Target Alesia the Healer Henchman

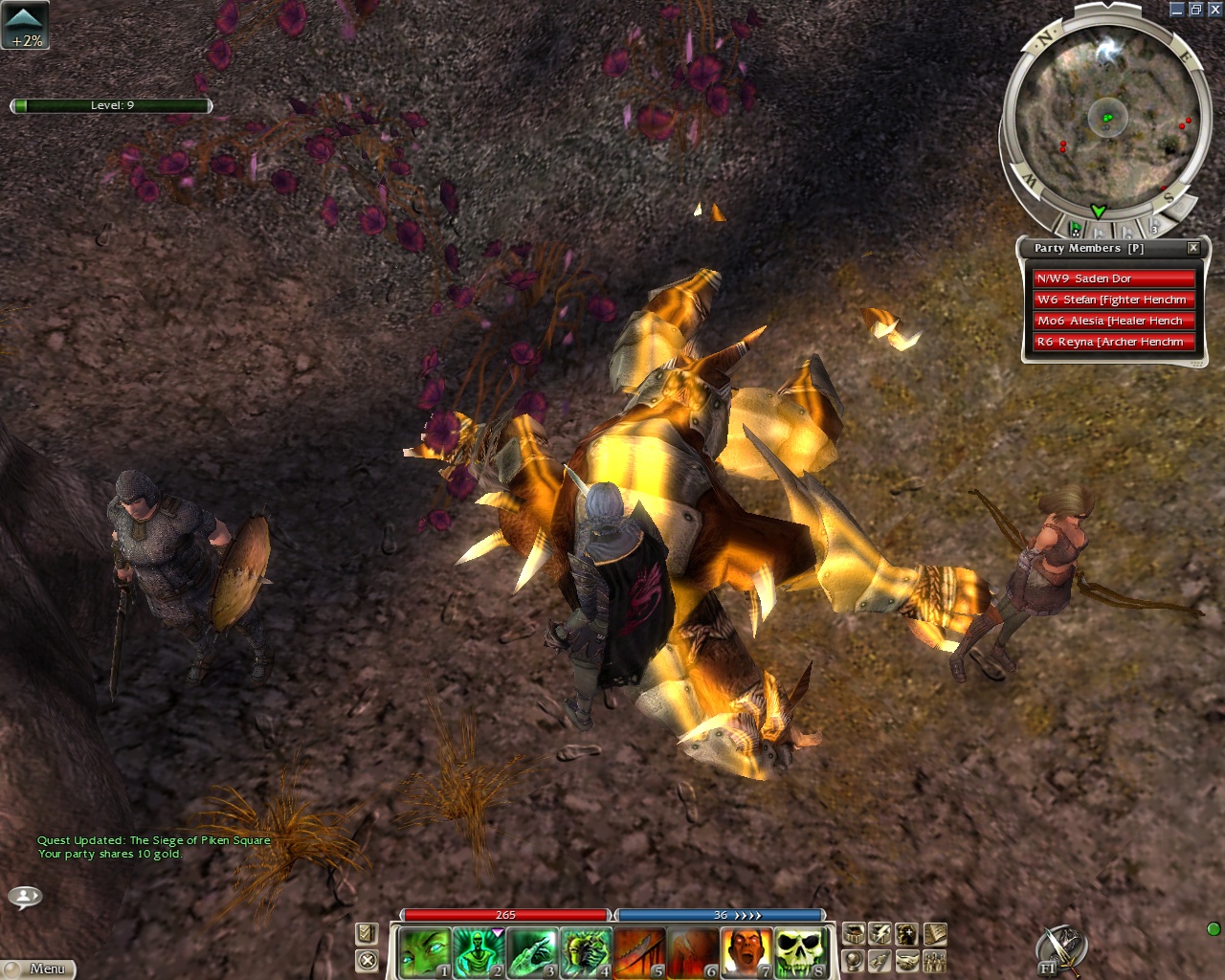[1114, 321]
